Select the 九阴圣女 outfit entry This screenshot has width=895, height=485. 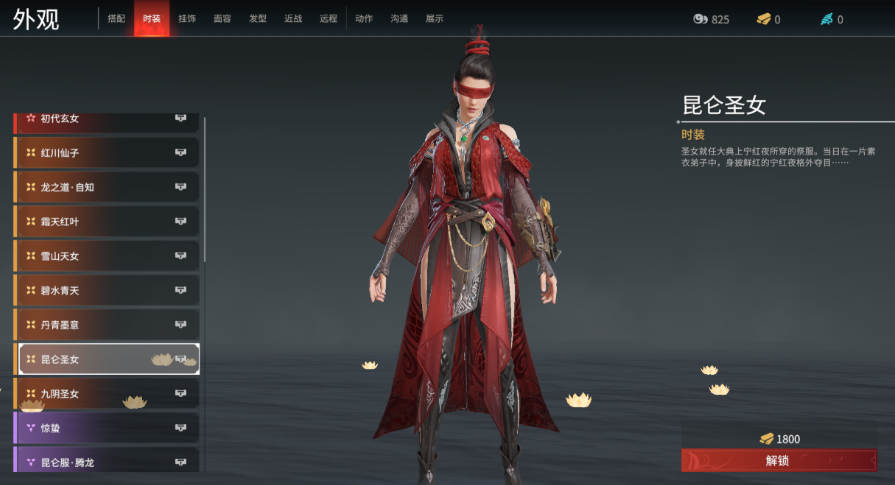pyautogui.click(x=106, y=394)
